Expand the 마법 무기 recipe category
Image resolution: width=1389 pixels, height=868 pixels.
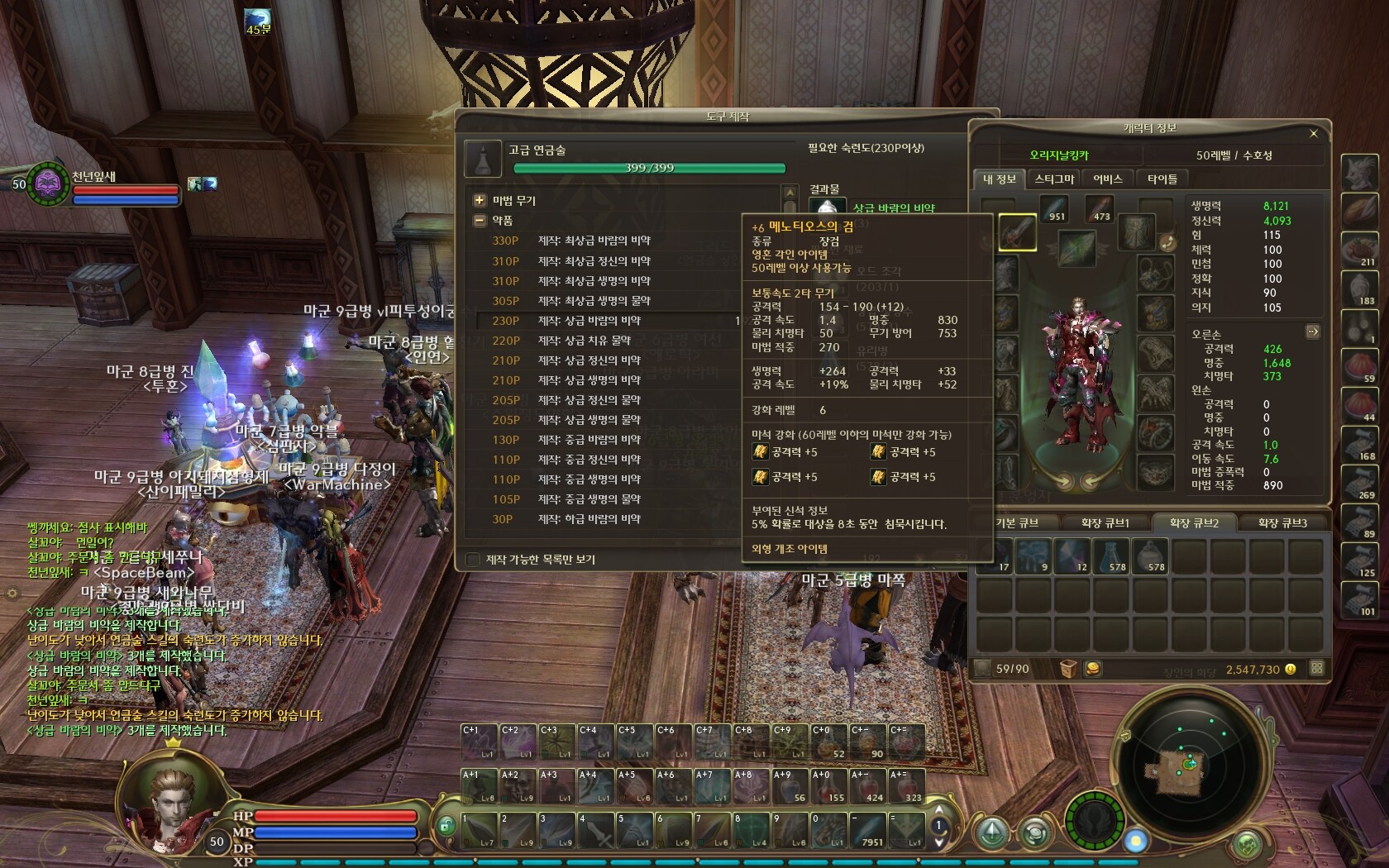tap(480, 200)
